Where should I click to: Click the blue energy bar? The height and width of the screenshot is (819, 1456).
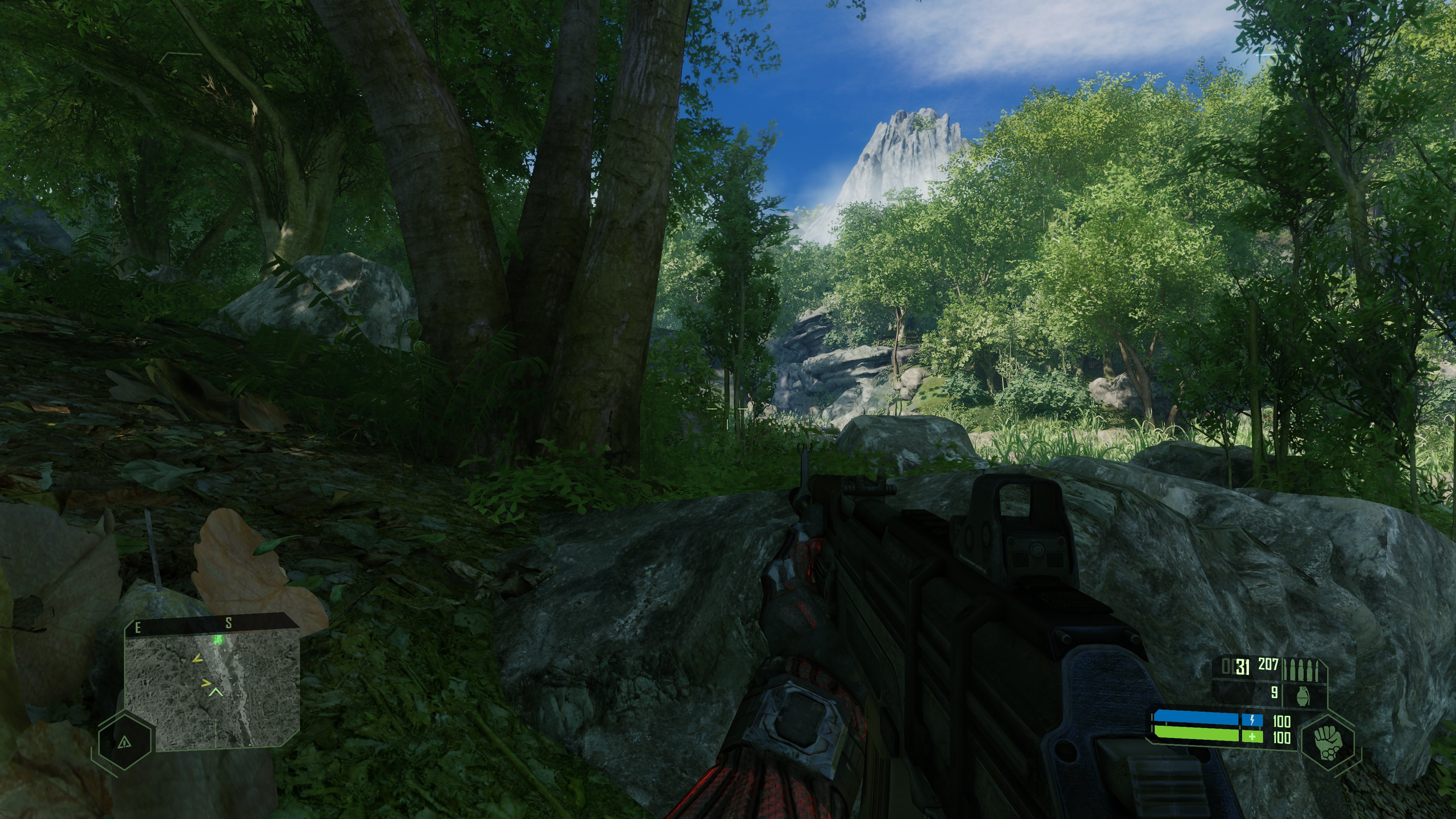coord(1193,719)
